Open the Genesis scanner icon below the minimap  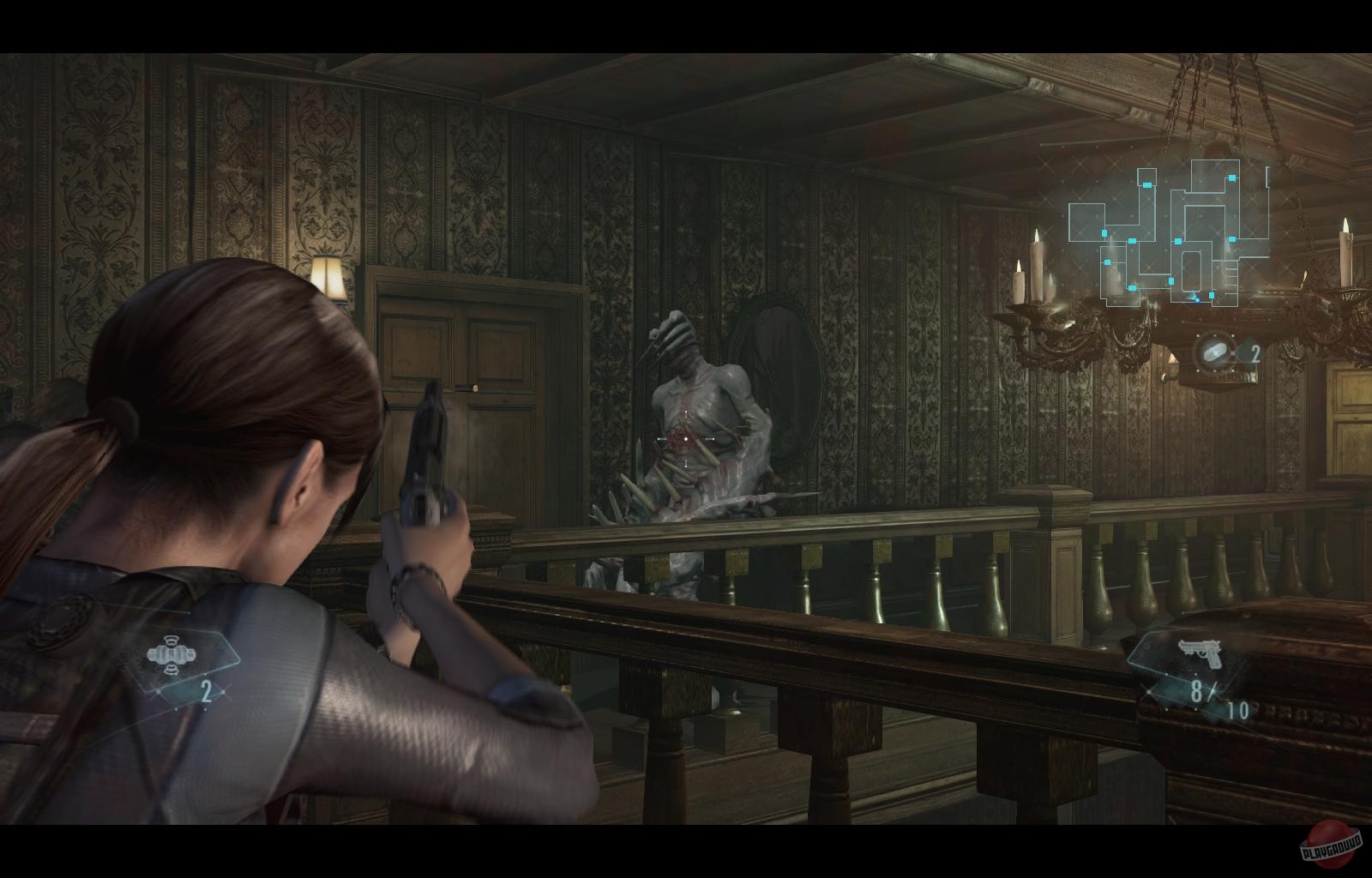pyautogui.click(x=1215, y=350)
